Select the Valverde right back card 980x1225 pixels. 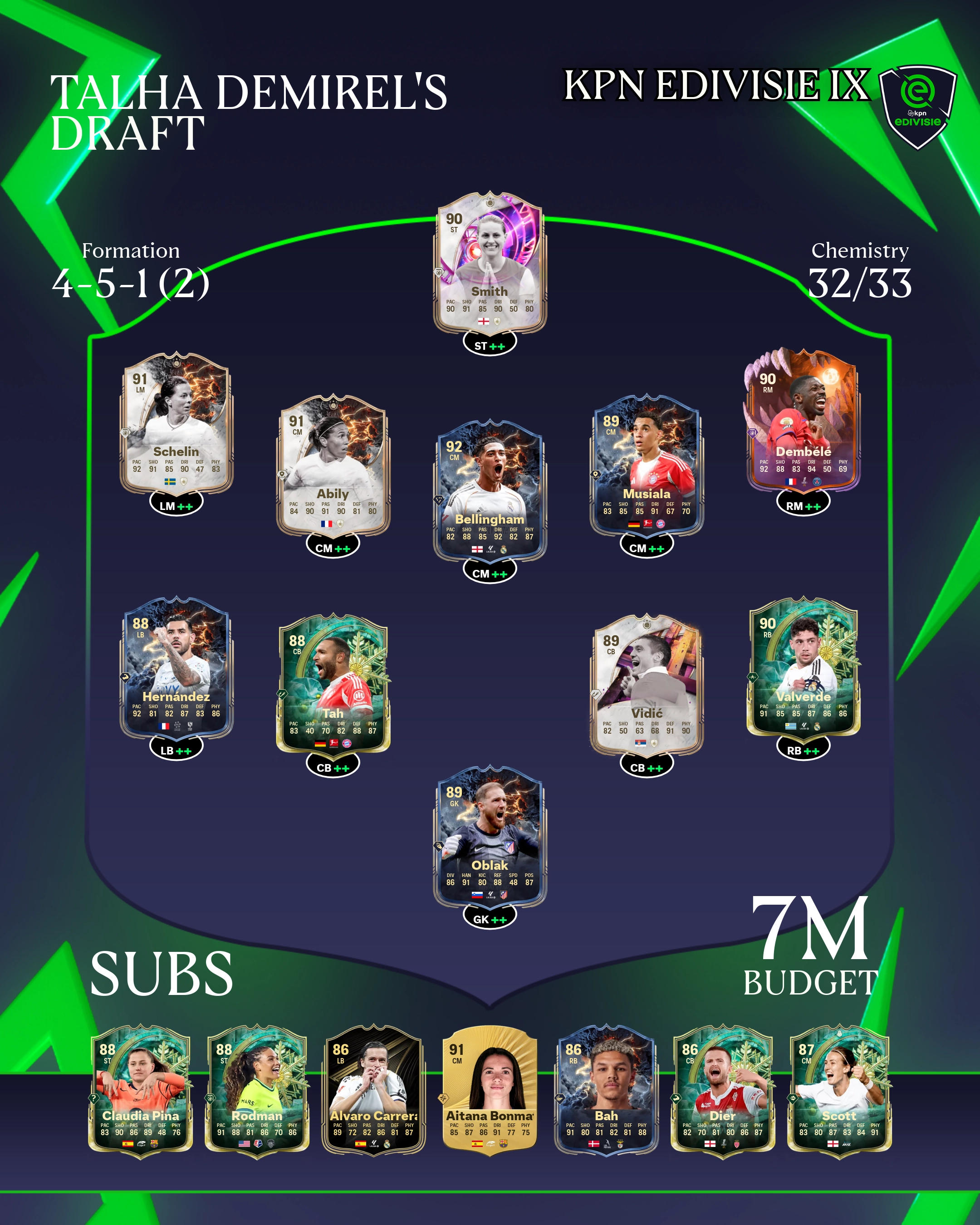[803, 667]
